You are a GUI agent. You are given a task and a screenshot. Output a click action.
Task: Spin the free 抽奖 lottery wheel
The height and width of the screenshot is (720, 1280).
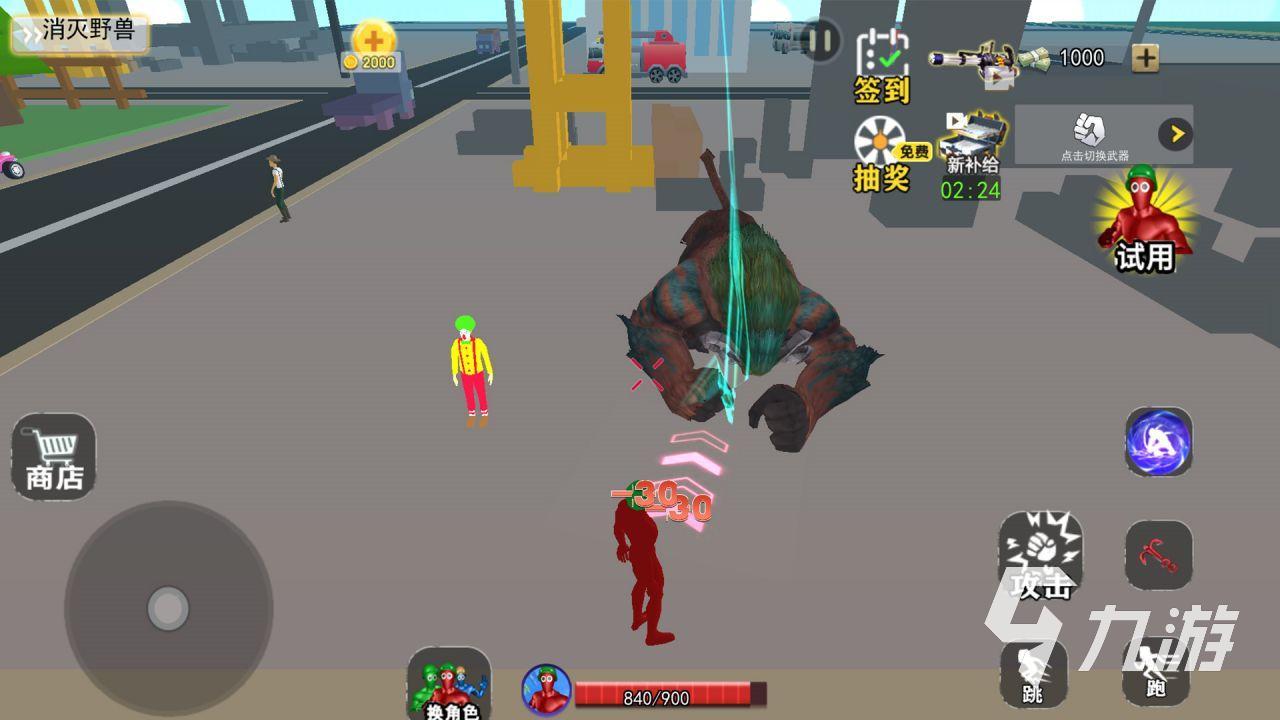(882, 152)
